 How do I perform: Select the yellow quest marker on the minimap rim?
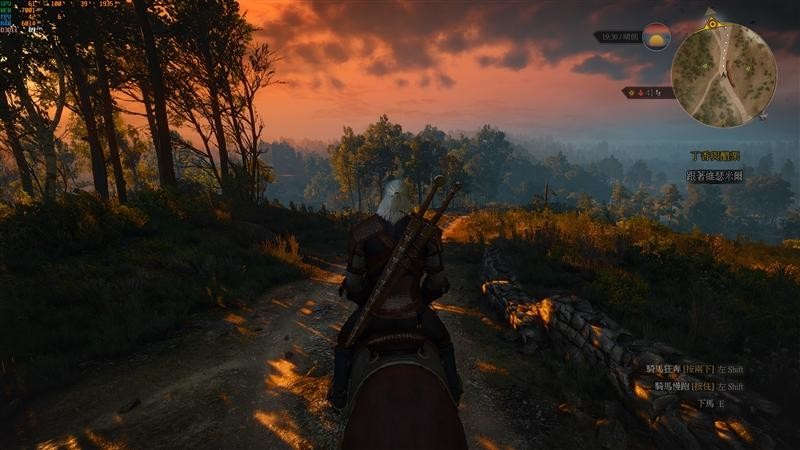(x=712, y=22)
